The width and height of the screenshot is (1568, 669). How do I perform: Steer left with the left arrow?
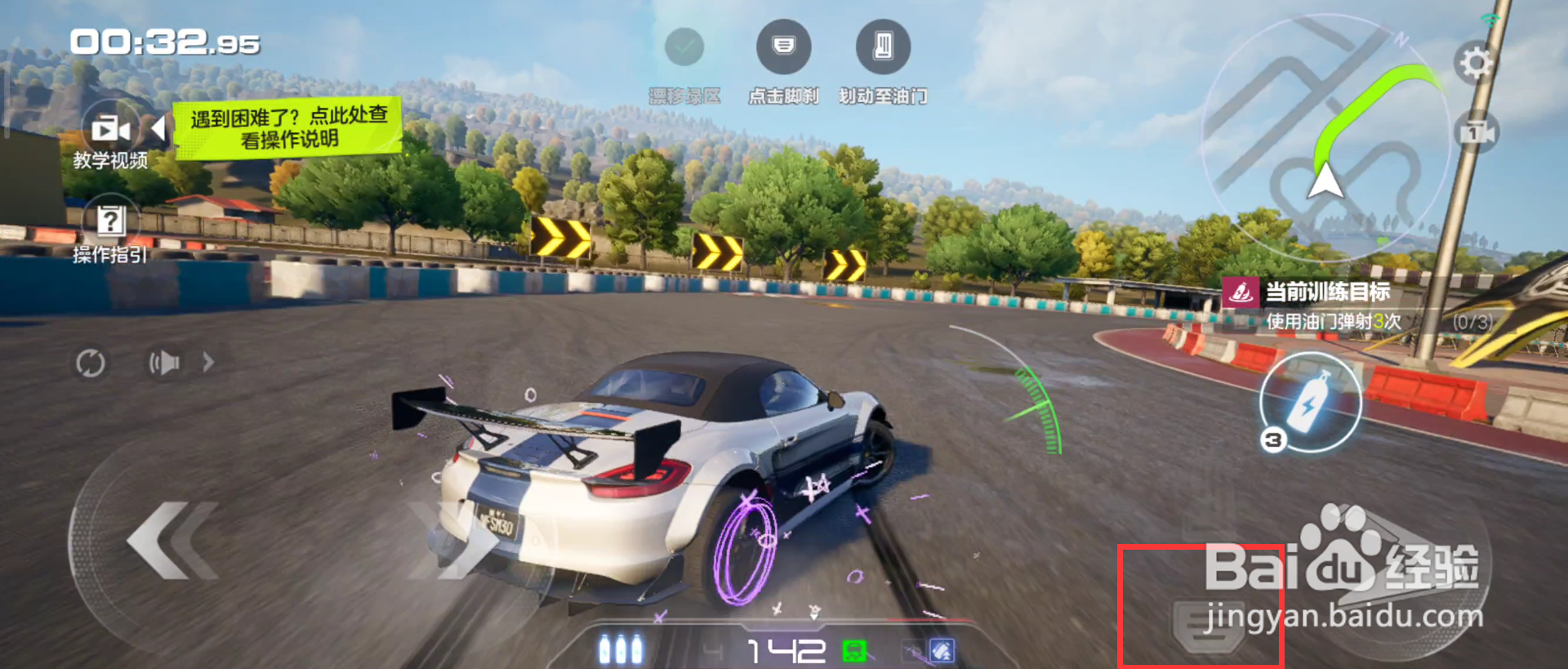pyautogui.click(x=171, y=541)
